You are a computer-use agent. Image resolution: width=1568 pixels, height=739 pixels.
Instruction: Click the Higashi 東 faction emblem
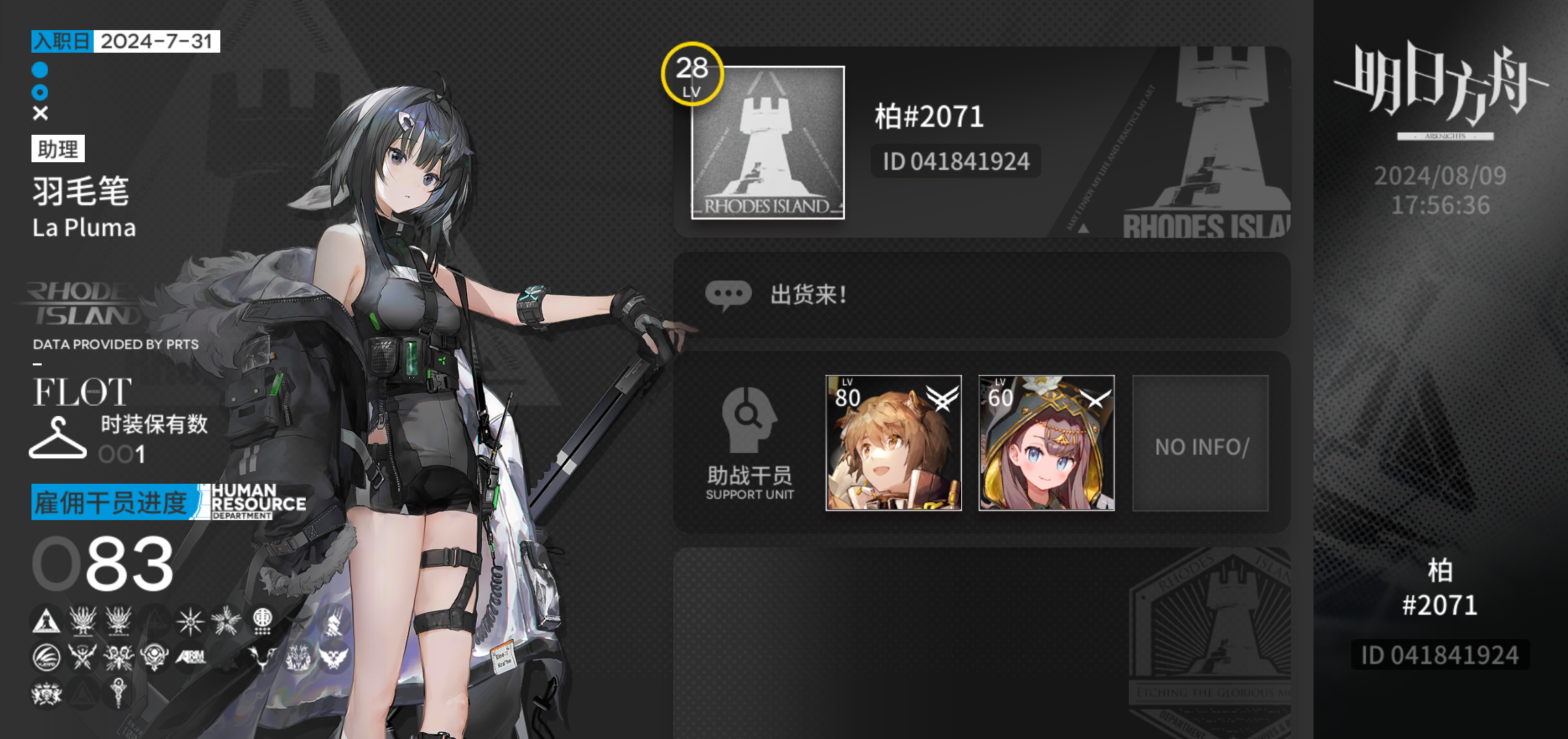[263, 622]
